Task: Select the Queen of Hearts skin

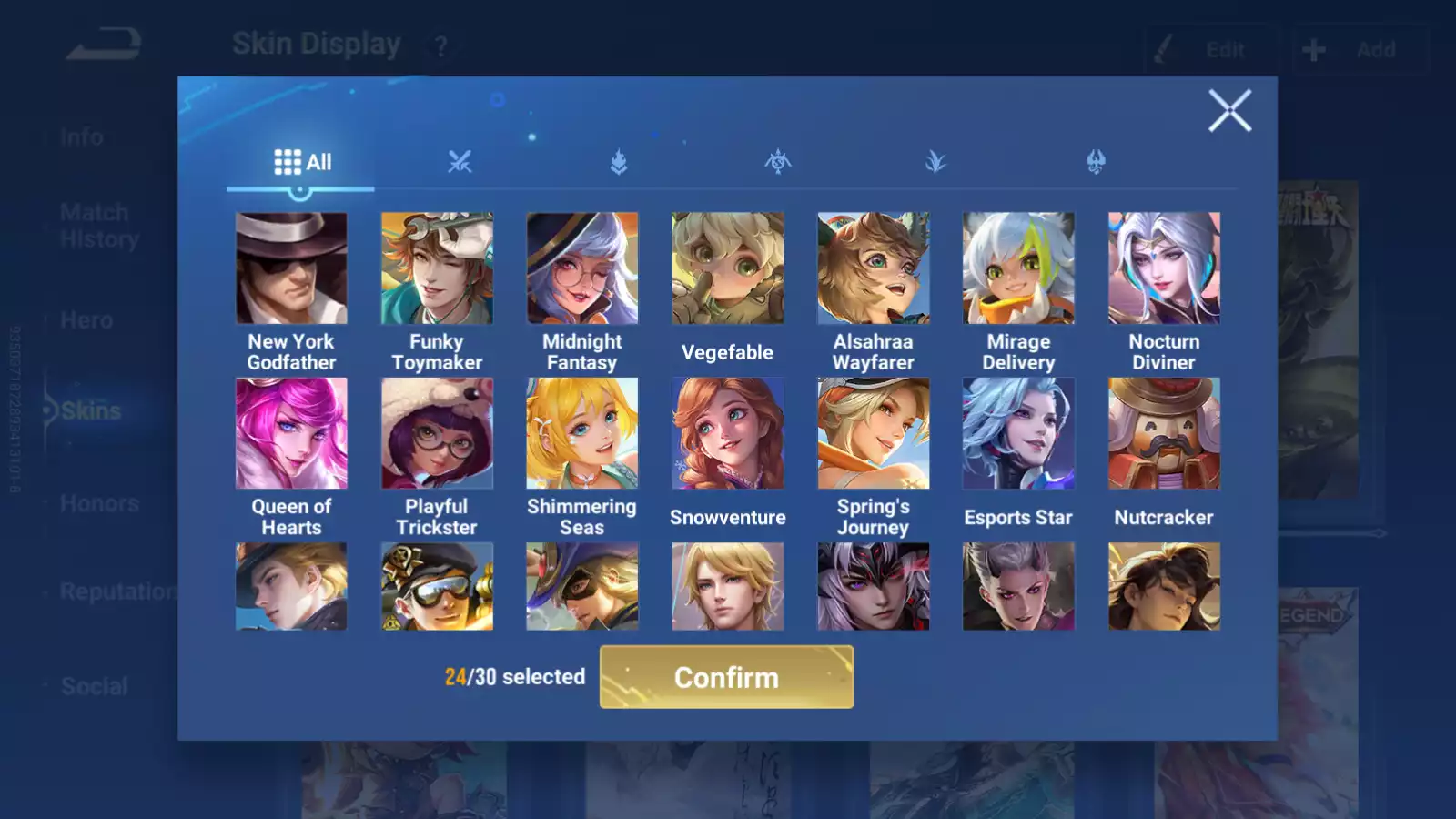Action: click(x=291, y=433)
